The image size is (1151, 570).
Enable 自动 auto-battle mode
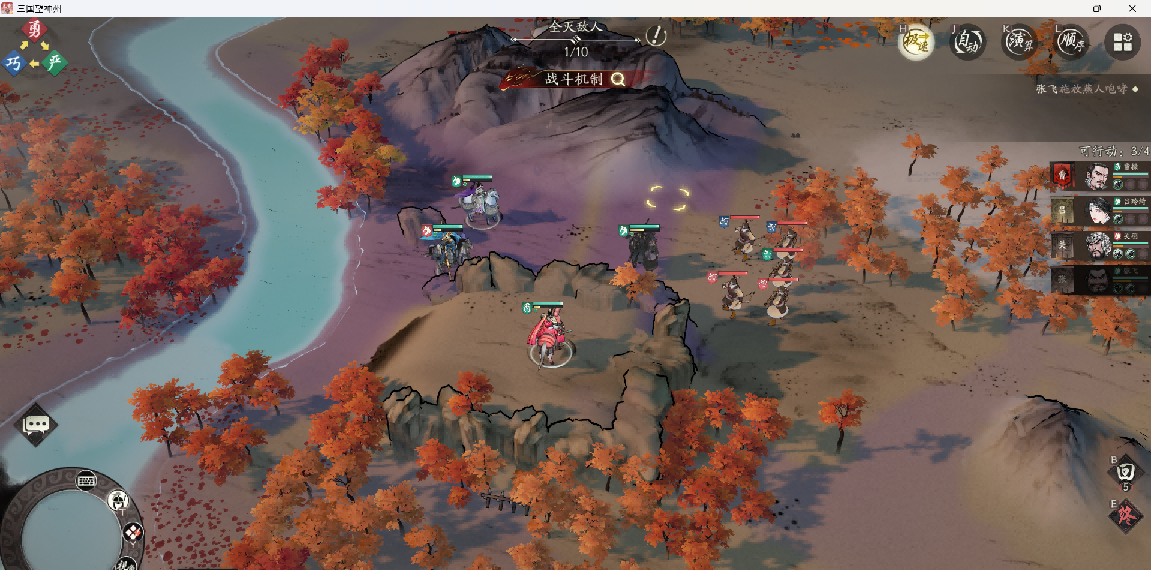[x=967, y=42]
